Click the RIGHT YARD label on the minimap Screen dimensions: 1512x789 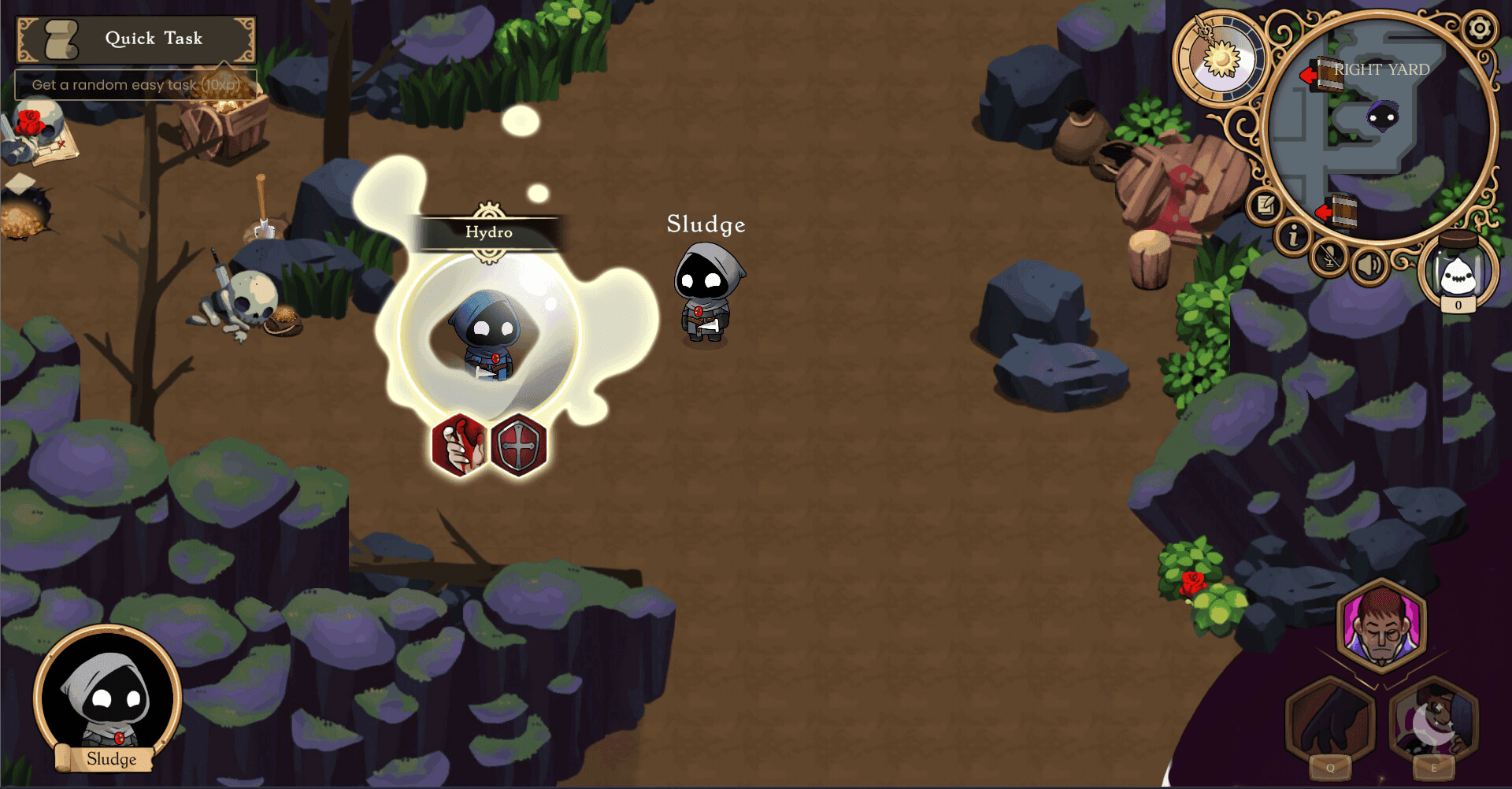(1380, 69)
